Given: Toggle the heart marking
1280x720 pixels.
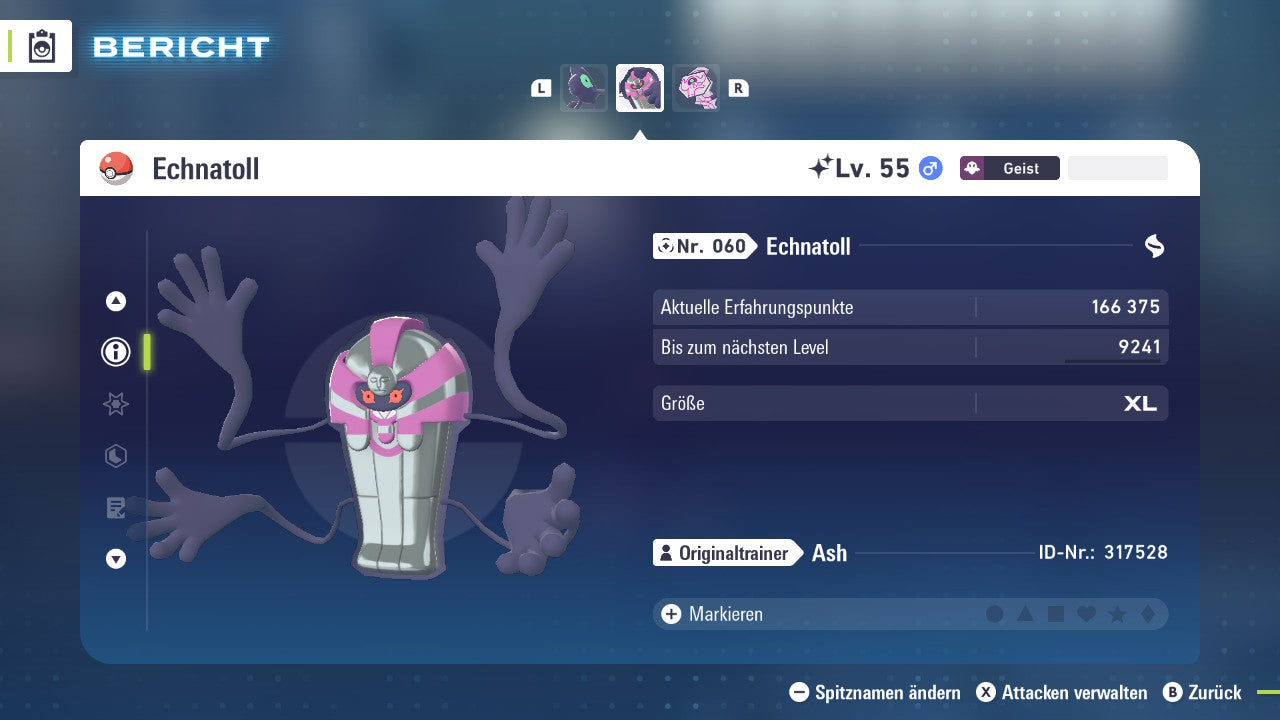Looking at the screenshot, I should coord(1086,614).
